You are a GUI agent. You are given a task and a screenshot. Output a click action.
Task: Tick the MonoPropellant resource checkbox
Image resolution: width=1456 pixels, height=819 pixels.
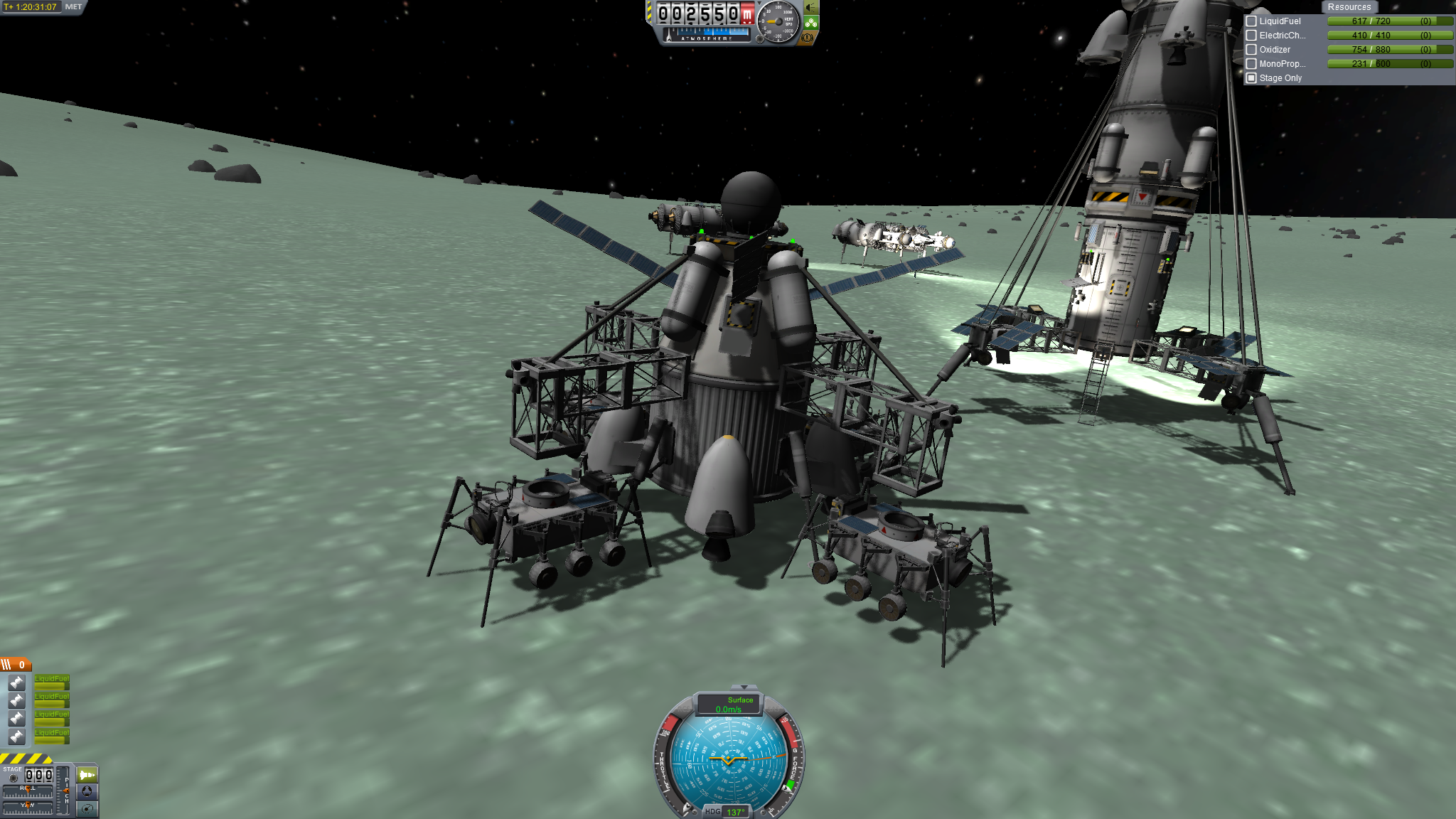[1251, 64]
